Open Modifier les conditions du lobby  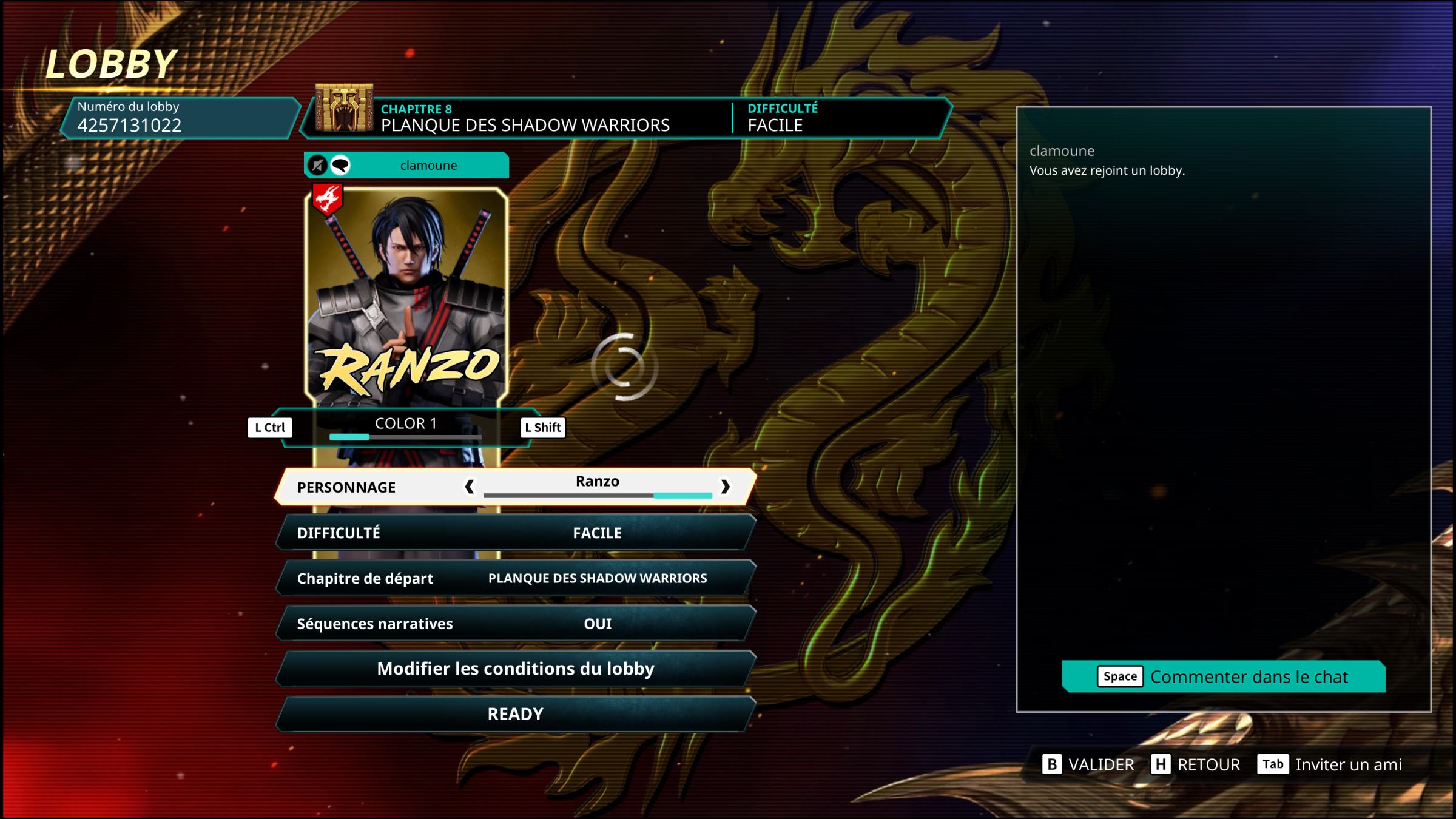click(x=516, y=669)
